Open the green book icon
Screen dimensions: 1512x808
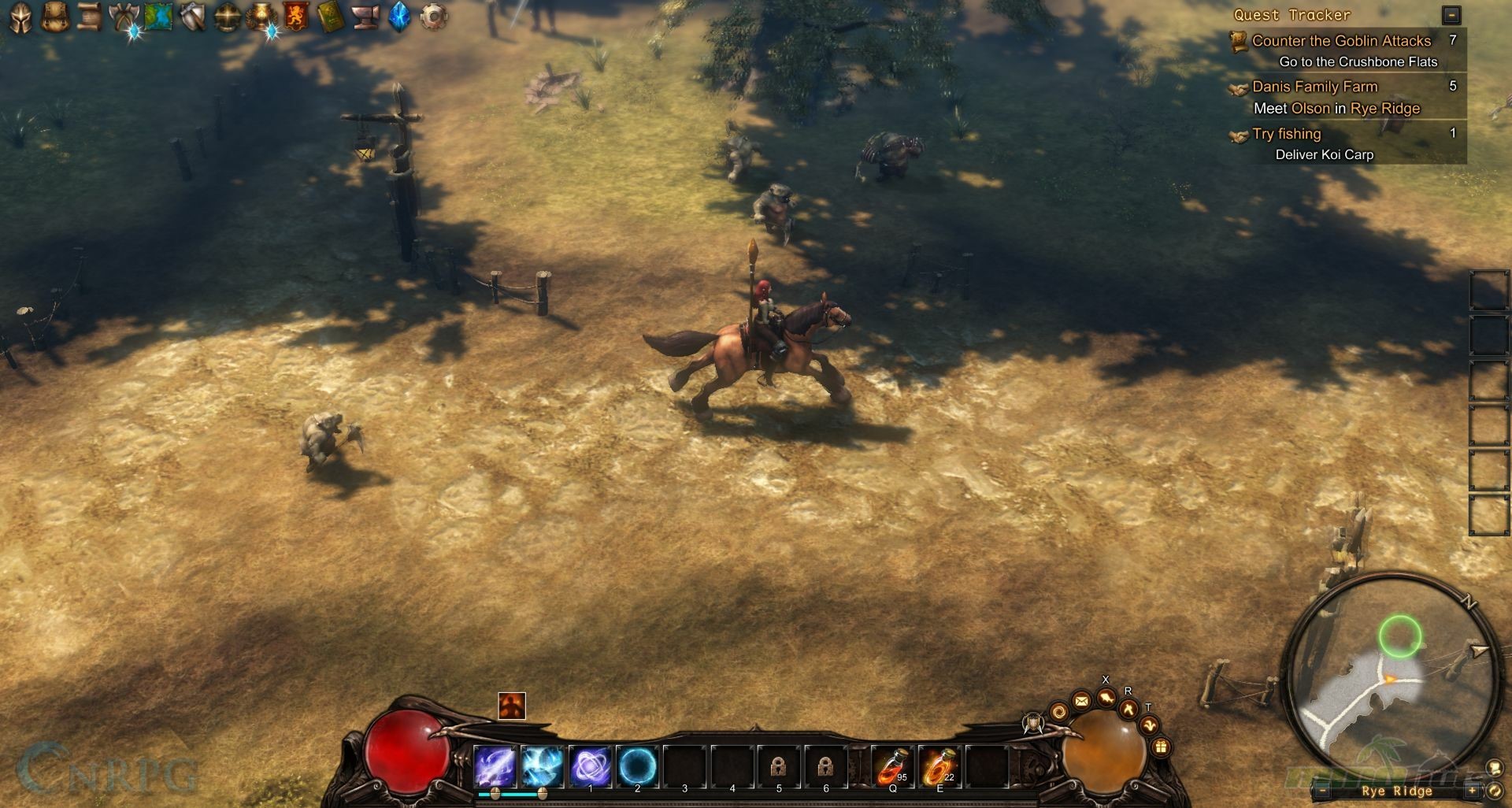(331, 17)
